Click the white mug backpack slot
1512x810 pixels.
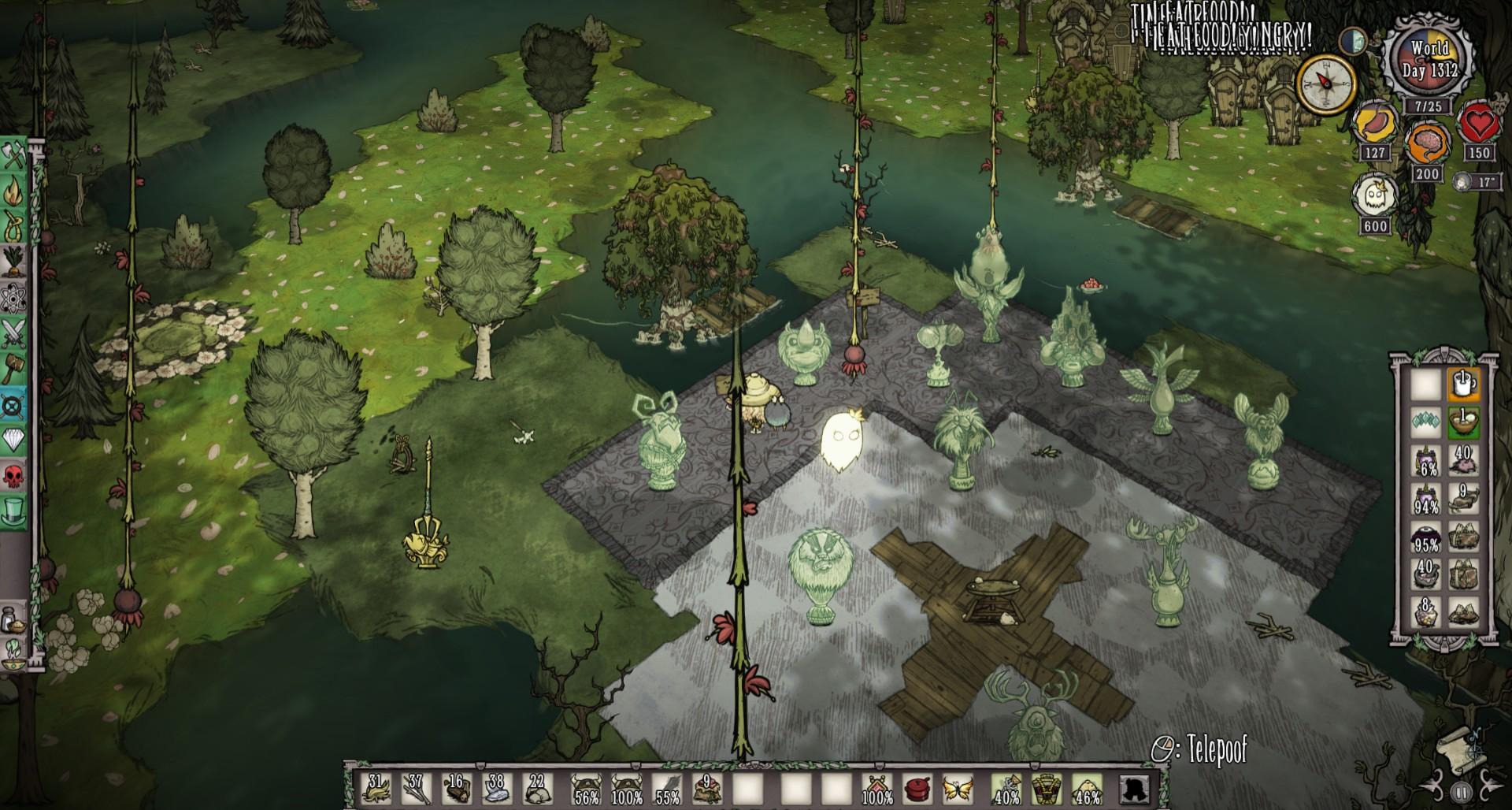point(1463,385)
